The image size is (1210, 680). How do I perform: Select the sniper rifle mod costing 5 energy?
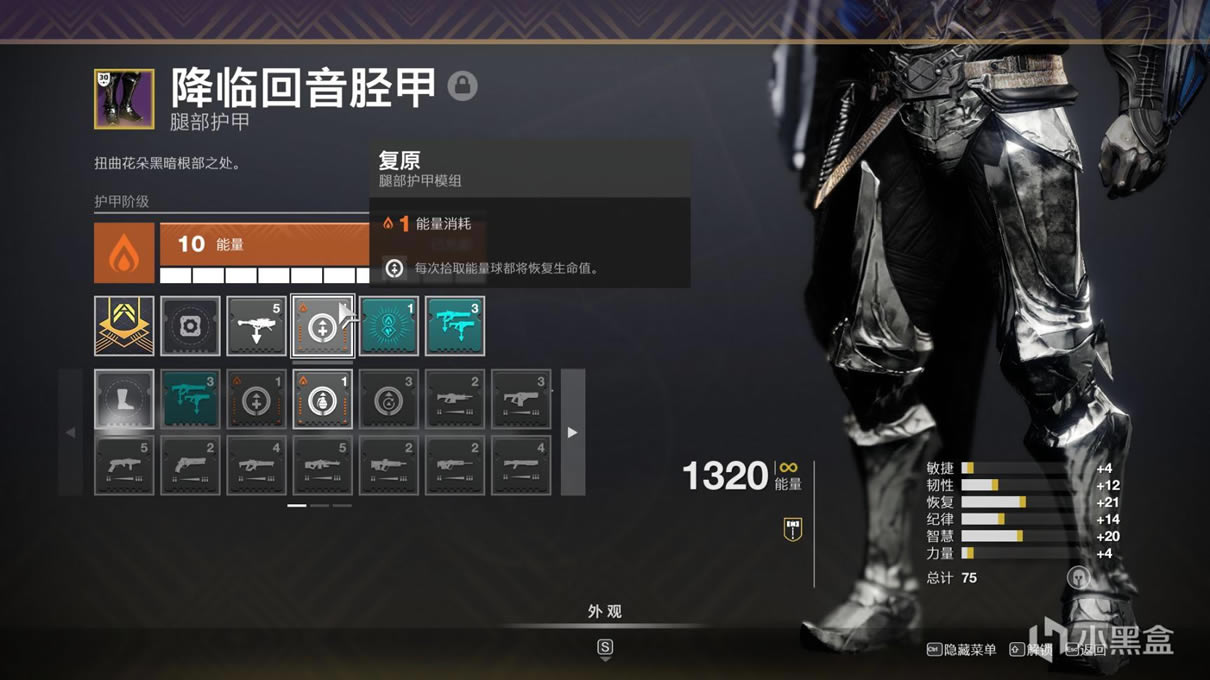click(x=256, y=326)
